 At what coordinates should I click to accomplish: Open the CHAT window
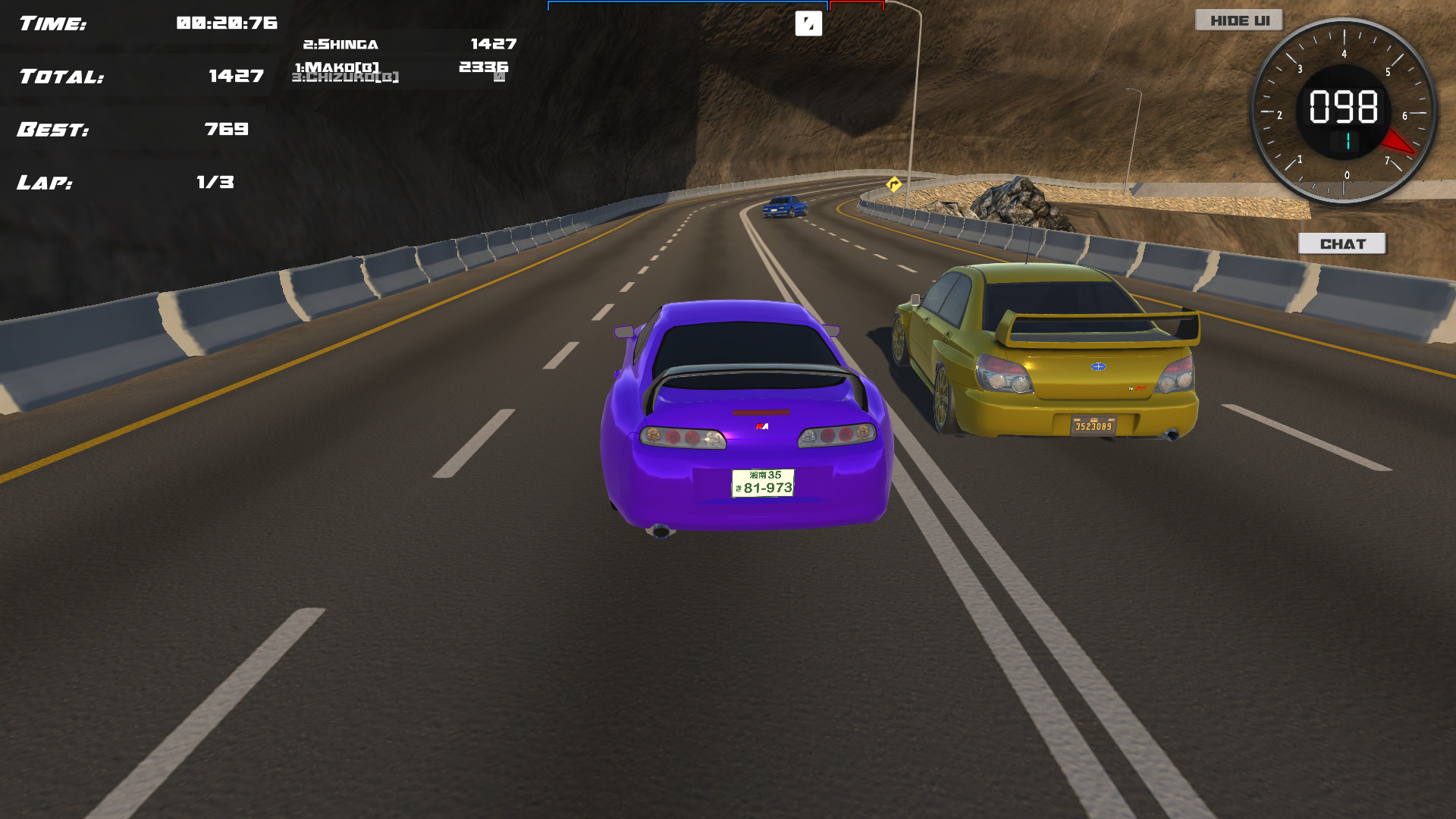(1342, 243)
